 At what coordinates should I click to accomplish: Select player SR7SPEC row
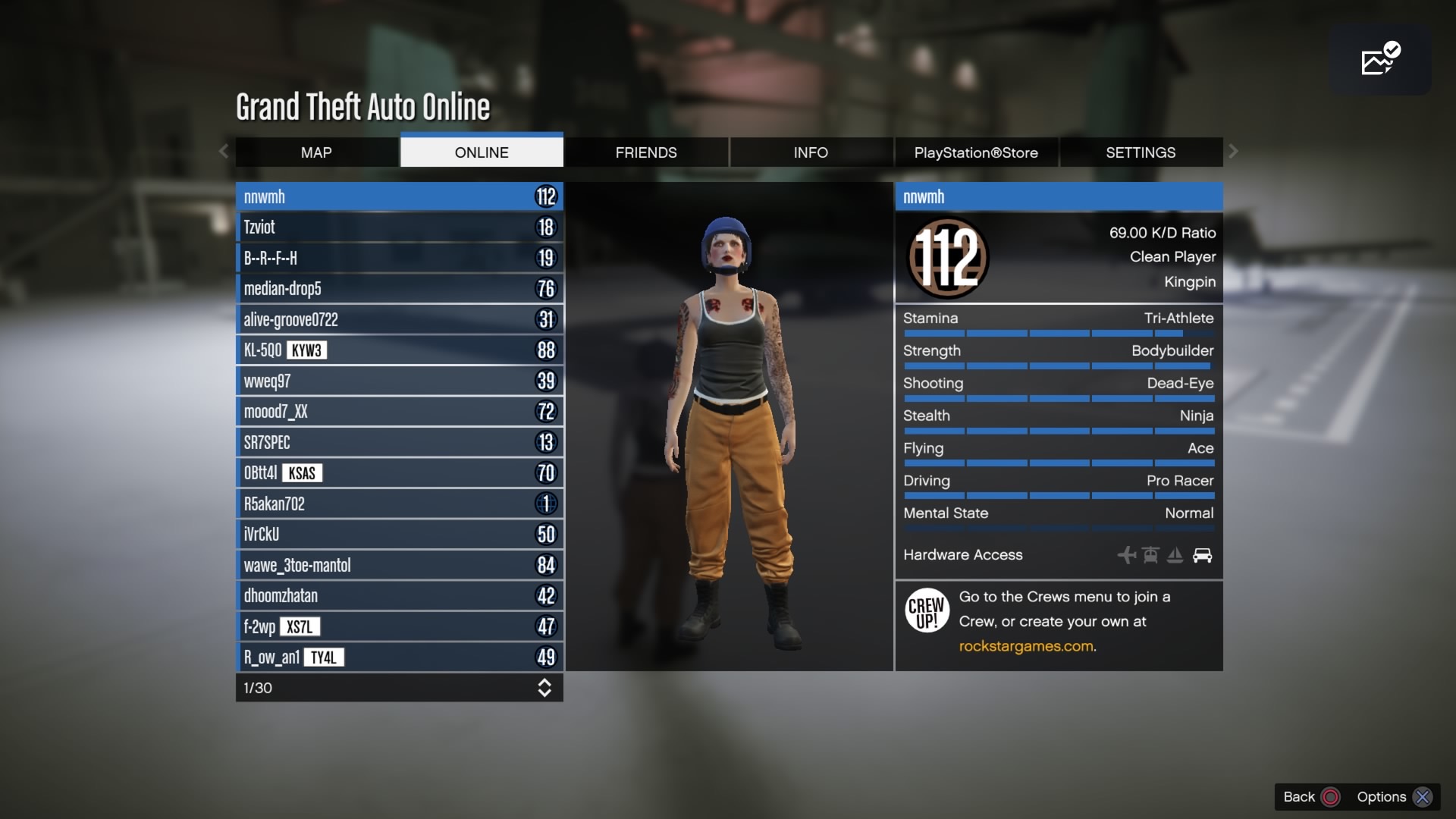pyautogui.click(x=399, y=442)
